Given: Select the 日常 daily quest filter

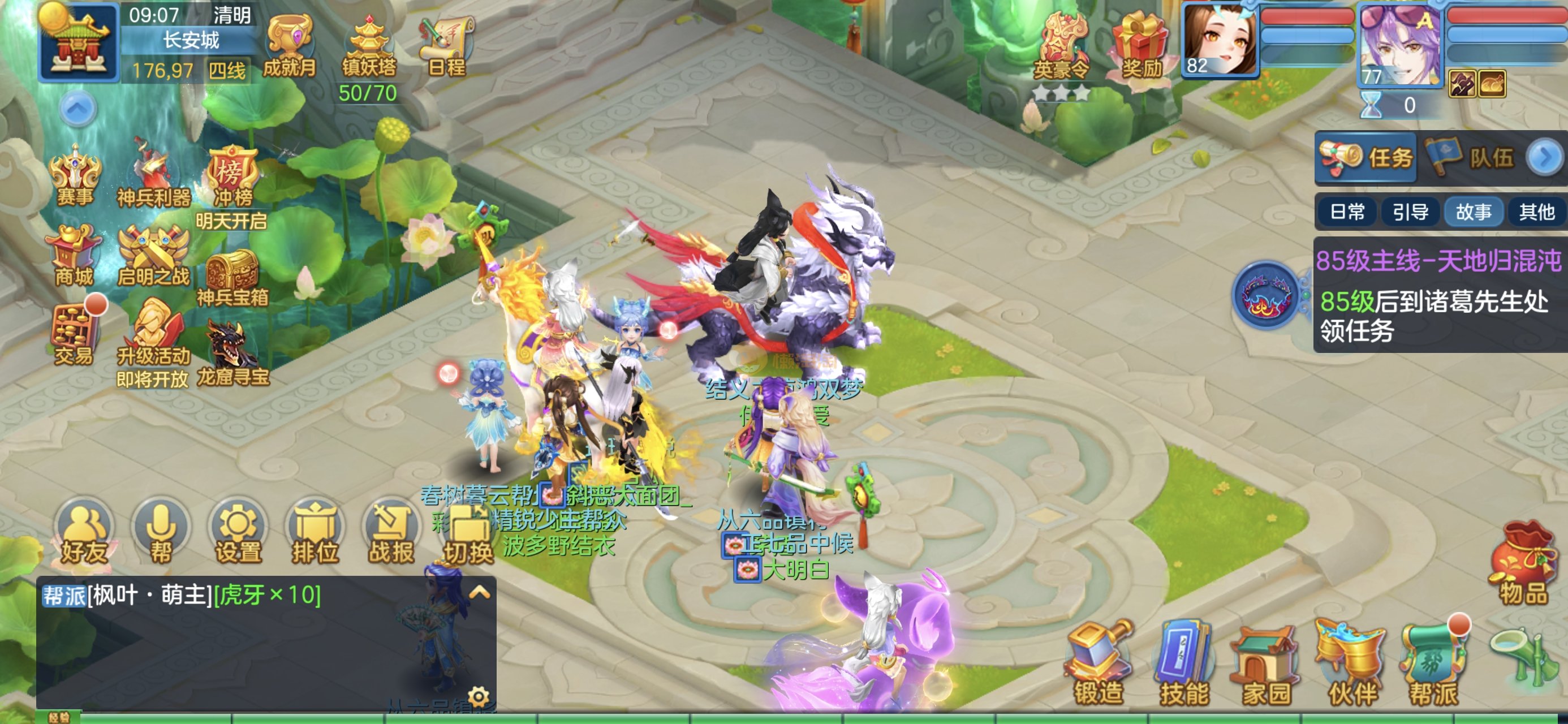Looking at the screenshot, I should point(1347,212).
